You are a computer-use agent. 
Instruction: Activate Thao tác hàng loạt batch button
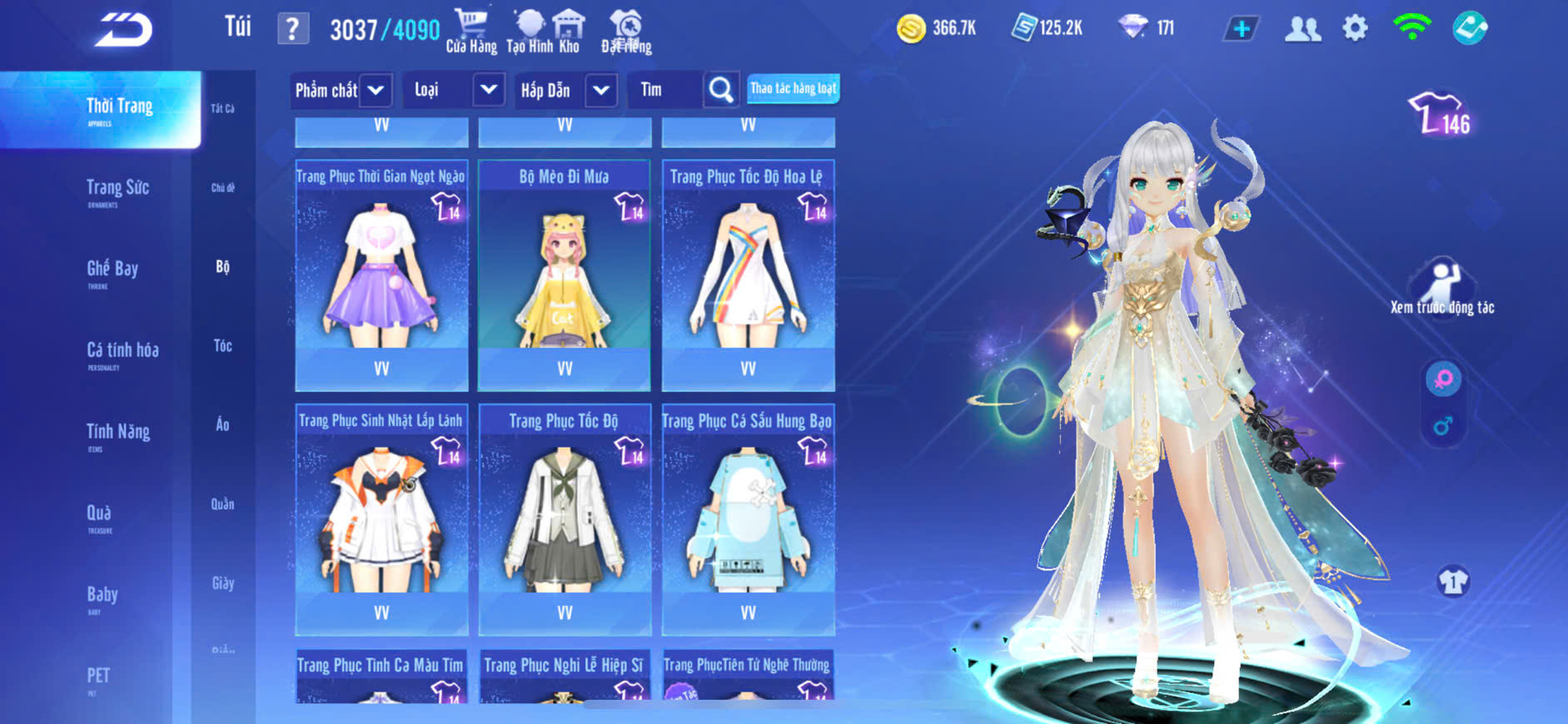click(x=793, y=88)
